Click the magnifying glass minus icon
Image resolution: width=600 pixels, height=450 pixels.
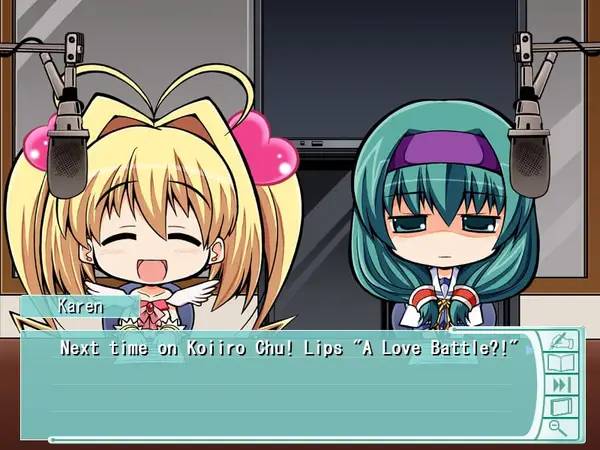pos(558,427)
